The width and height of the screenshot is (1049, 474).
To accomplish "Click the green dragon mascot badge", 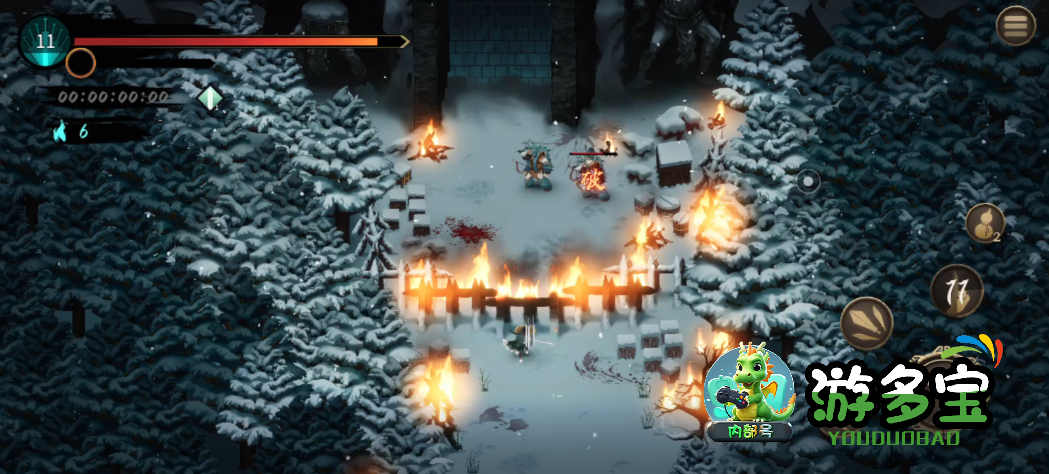I will tap(749, 391).
